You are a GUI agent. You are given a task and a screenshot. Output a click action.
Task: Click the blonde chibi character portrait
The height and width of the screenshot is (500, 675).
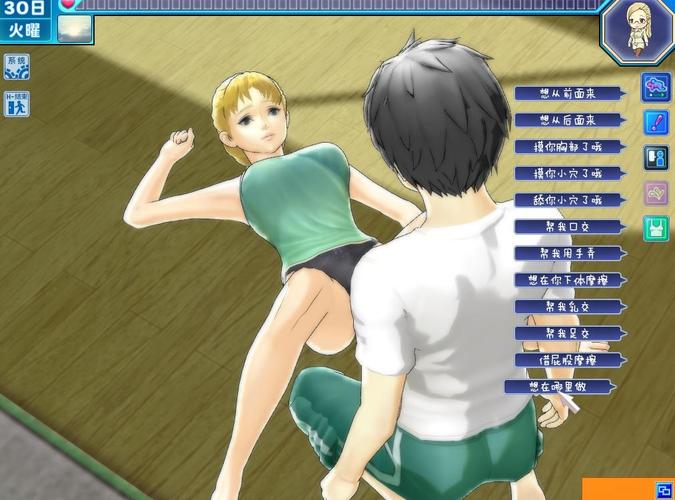[637, 30]
